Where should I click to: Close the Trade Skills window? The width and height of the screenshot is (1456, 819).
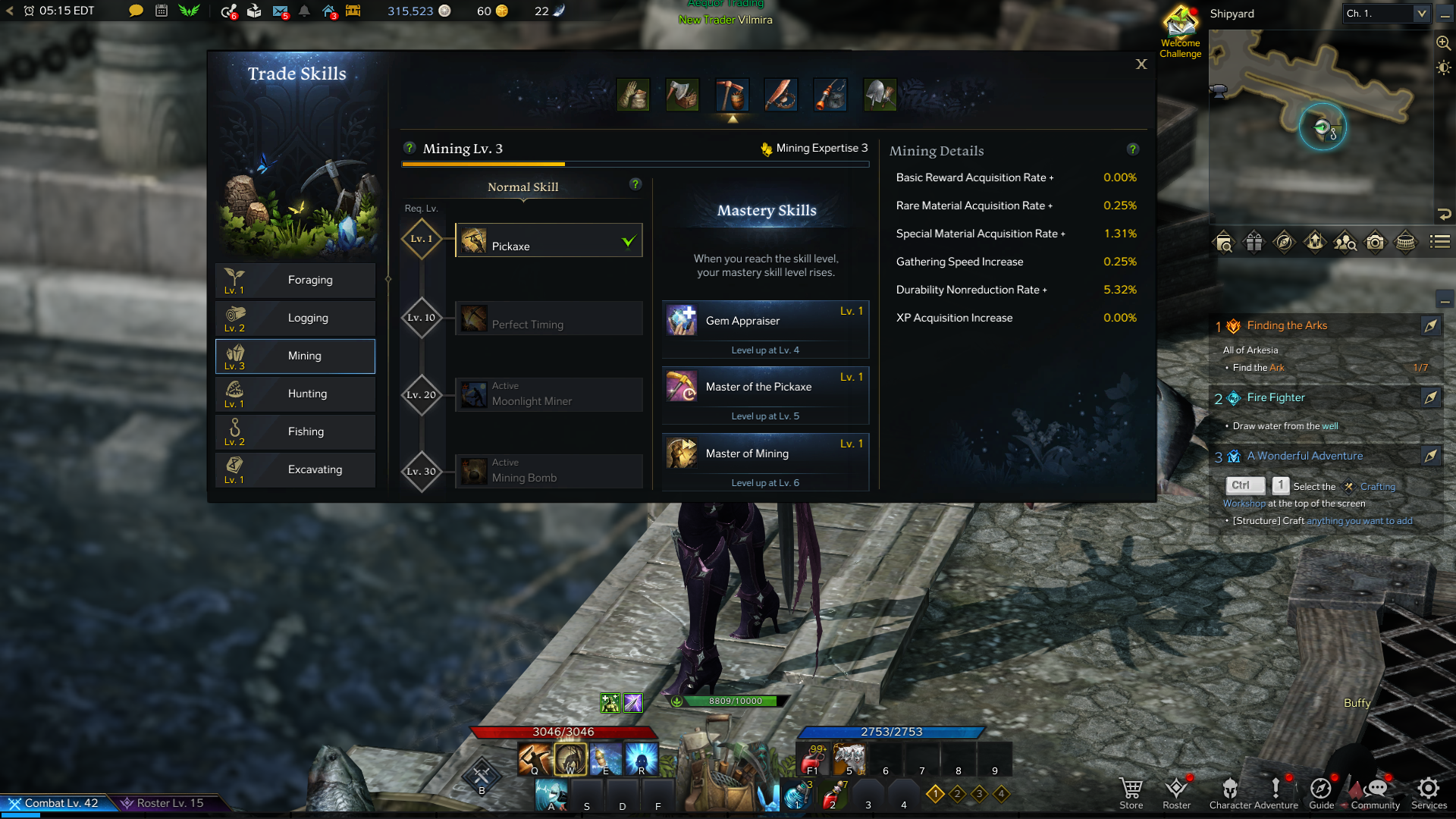click(x=1141, y=64)
